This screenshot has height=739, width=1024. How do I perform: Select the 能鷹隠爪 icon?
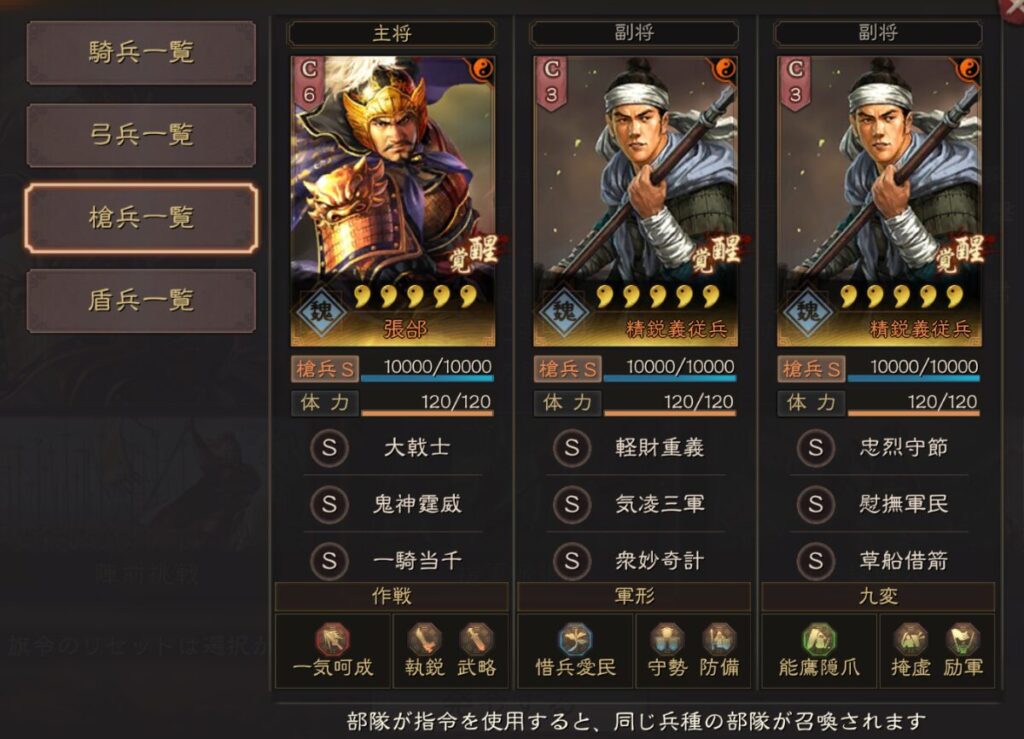pyautogui.click(x=819, y=640)
